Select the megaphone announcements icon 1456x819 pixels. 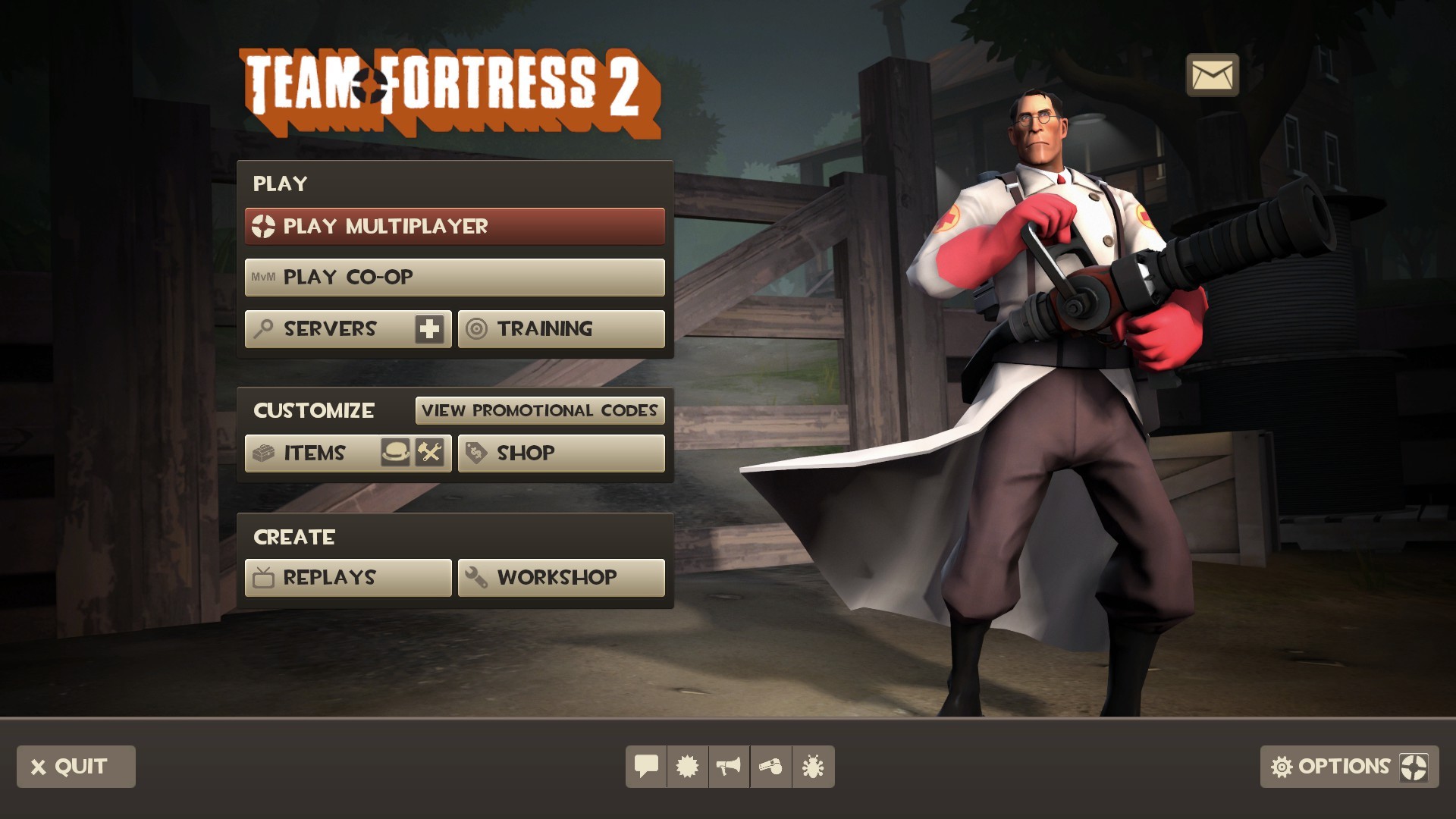click(729, 767)
